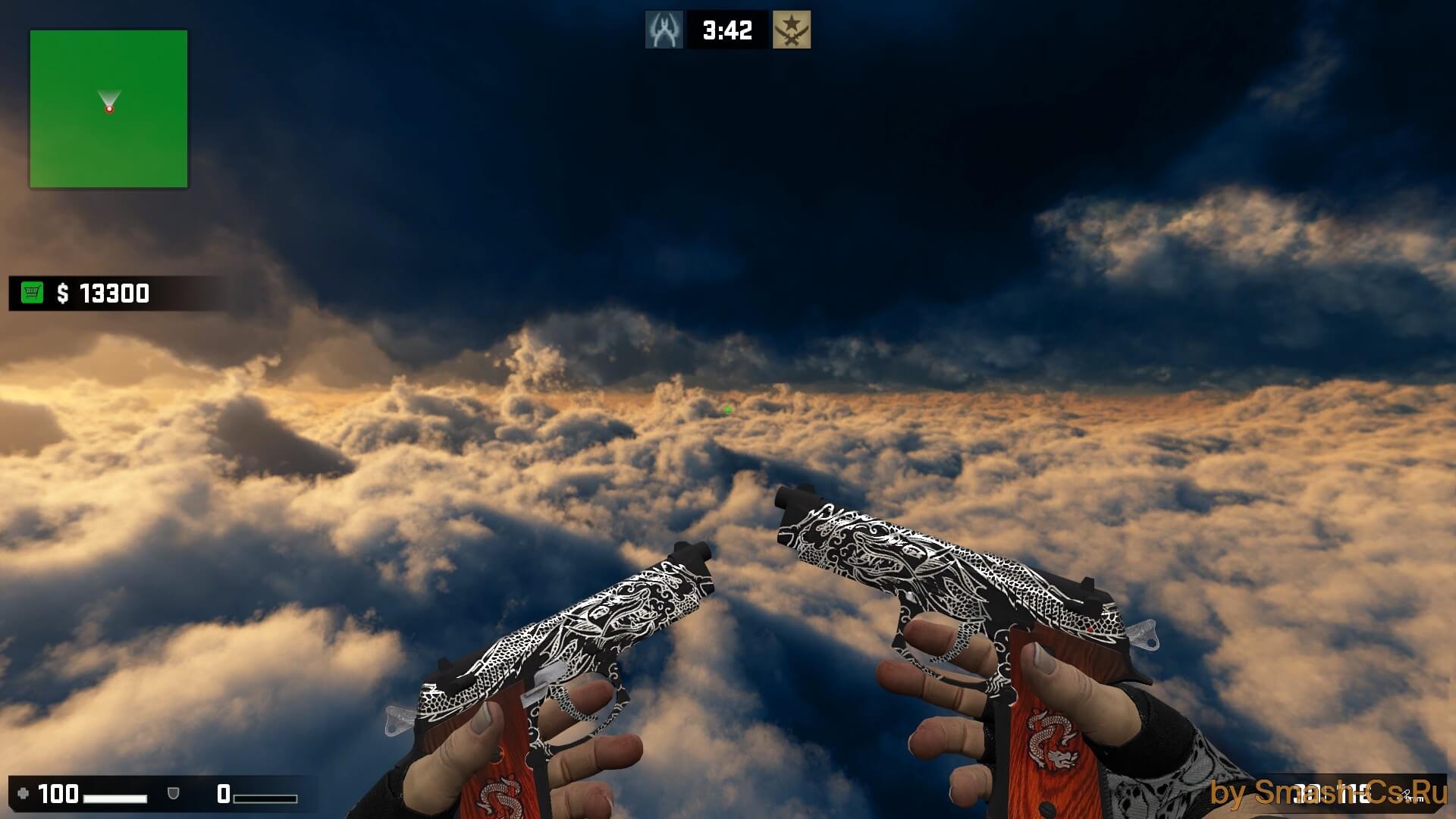This screenshot has width=1456, height=819.
Task: Open the buy menu cart icon
Action: [32, 293]
